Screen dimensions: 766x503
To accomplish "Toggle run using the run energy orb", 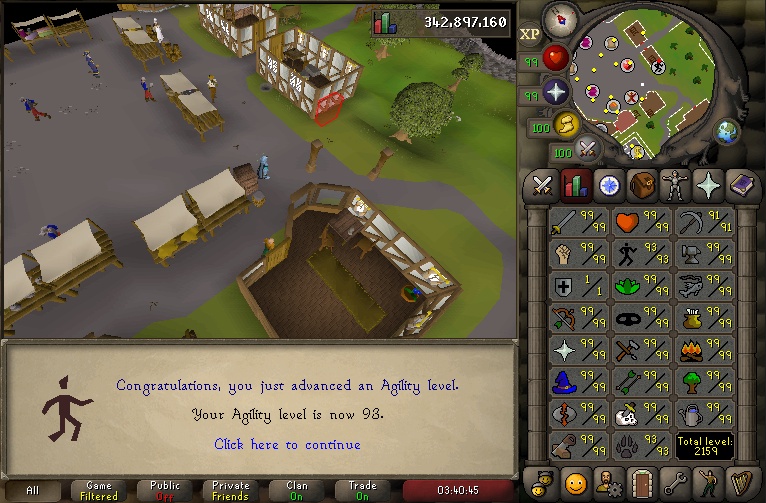I will (565, 124).
